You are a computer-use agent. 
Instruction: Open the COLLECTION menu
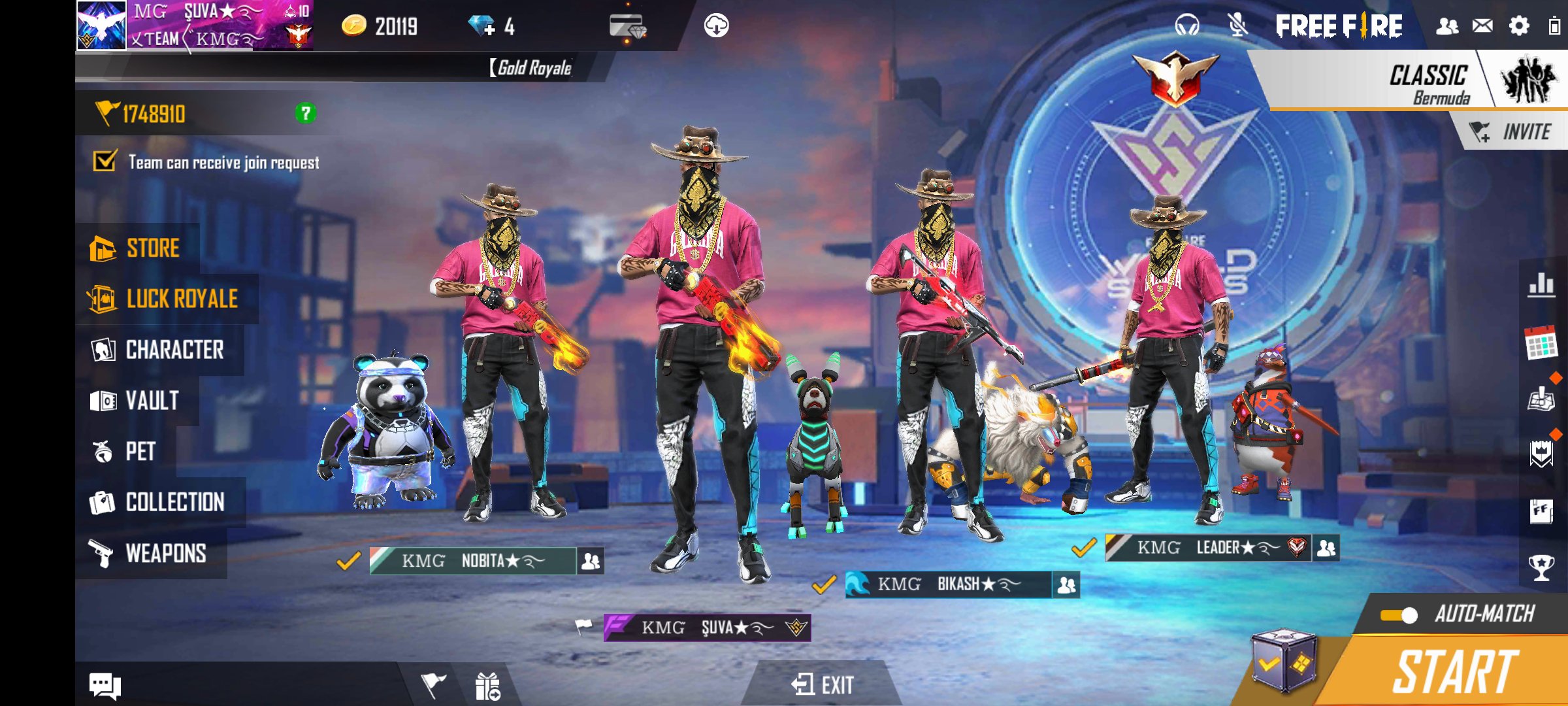pyautogui.click(x=159, y=503)
